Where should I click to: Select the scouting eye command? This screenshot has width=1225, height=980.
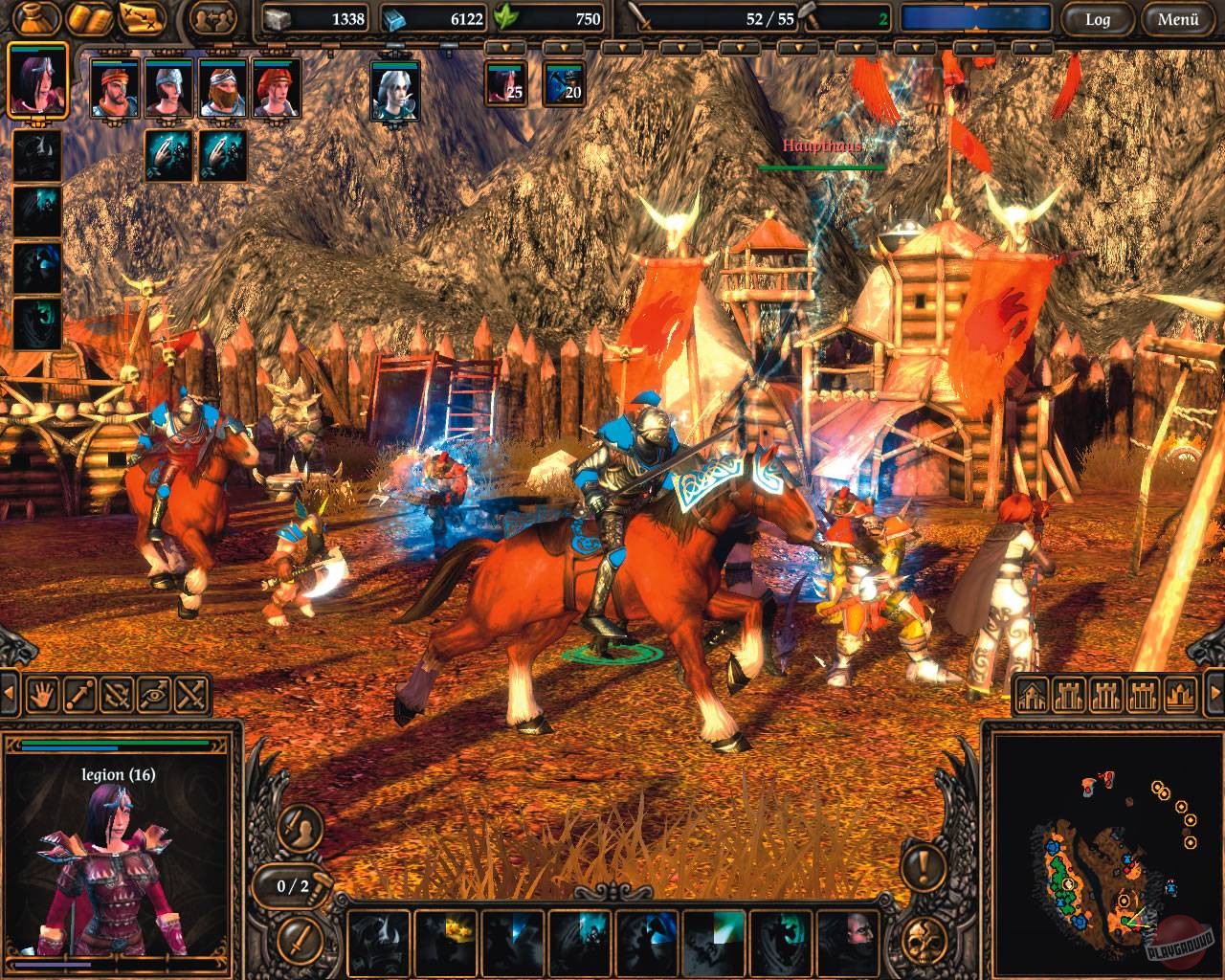[x=151, y=694]
